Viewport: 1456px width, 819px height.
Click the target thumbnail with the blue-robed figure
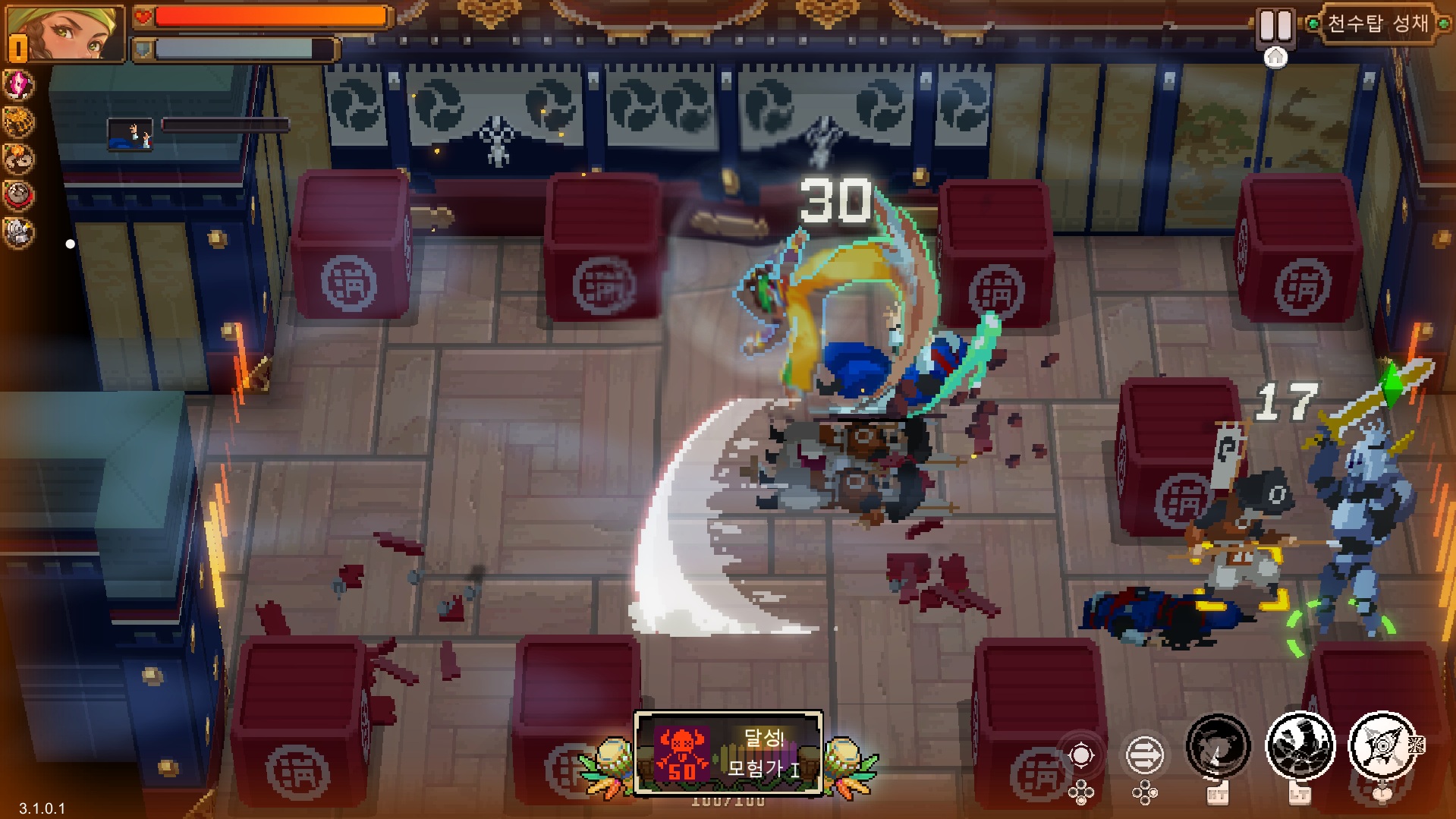click(x=130, y=134)
